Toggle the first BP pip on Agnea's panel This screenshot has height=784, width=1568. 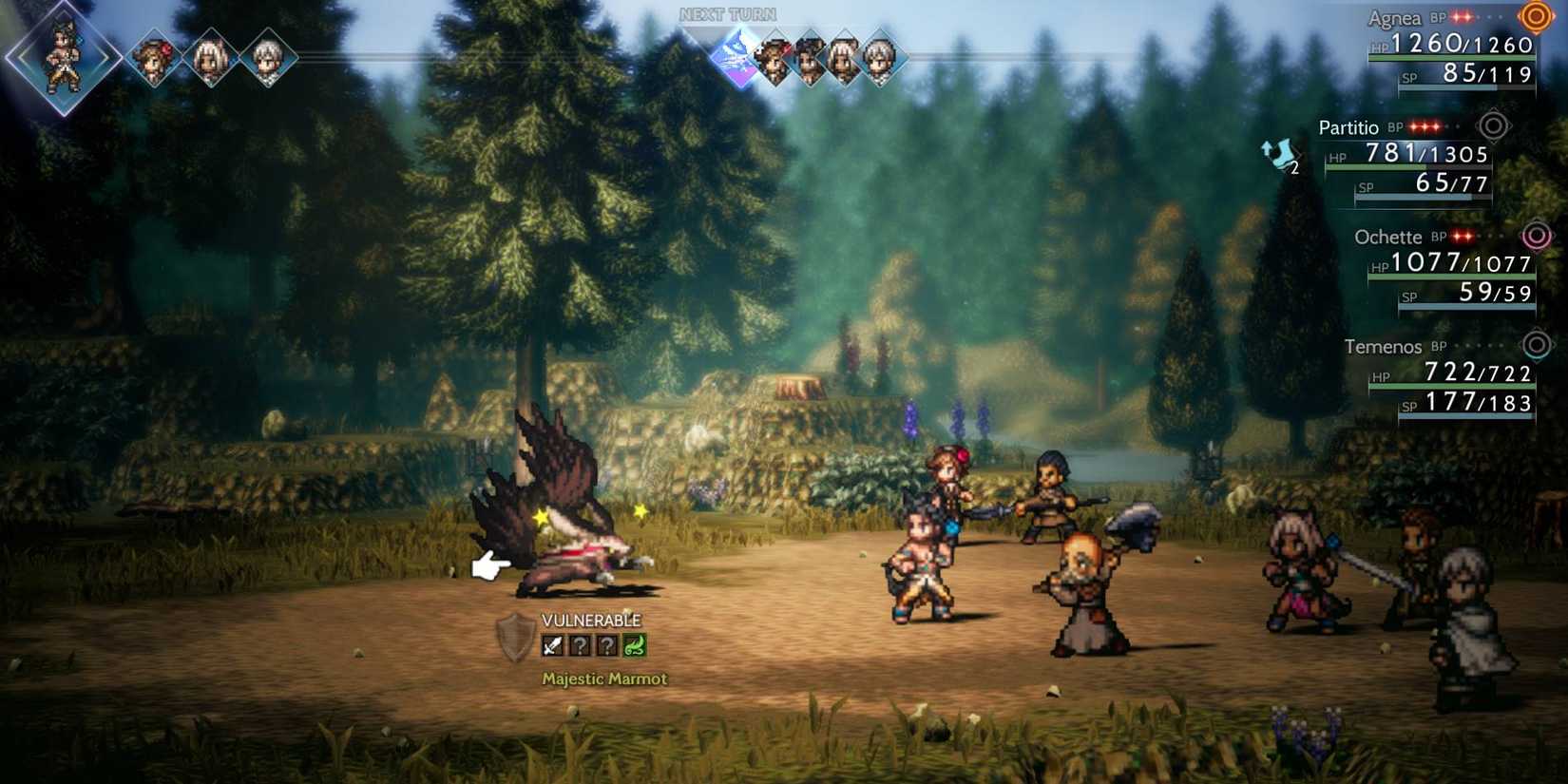[1457, 16]
